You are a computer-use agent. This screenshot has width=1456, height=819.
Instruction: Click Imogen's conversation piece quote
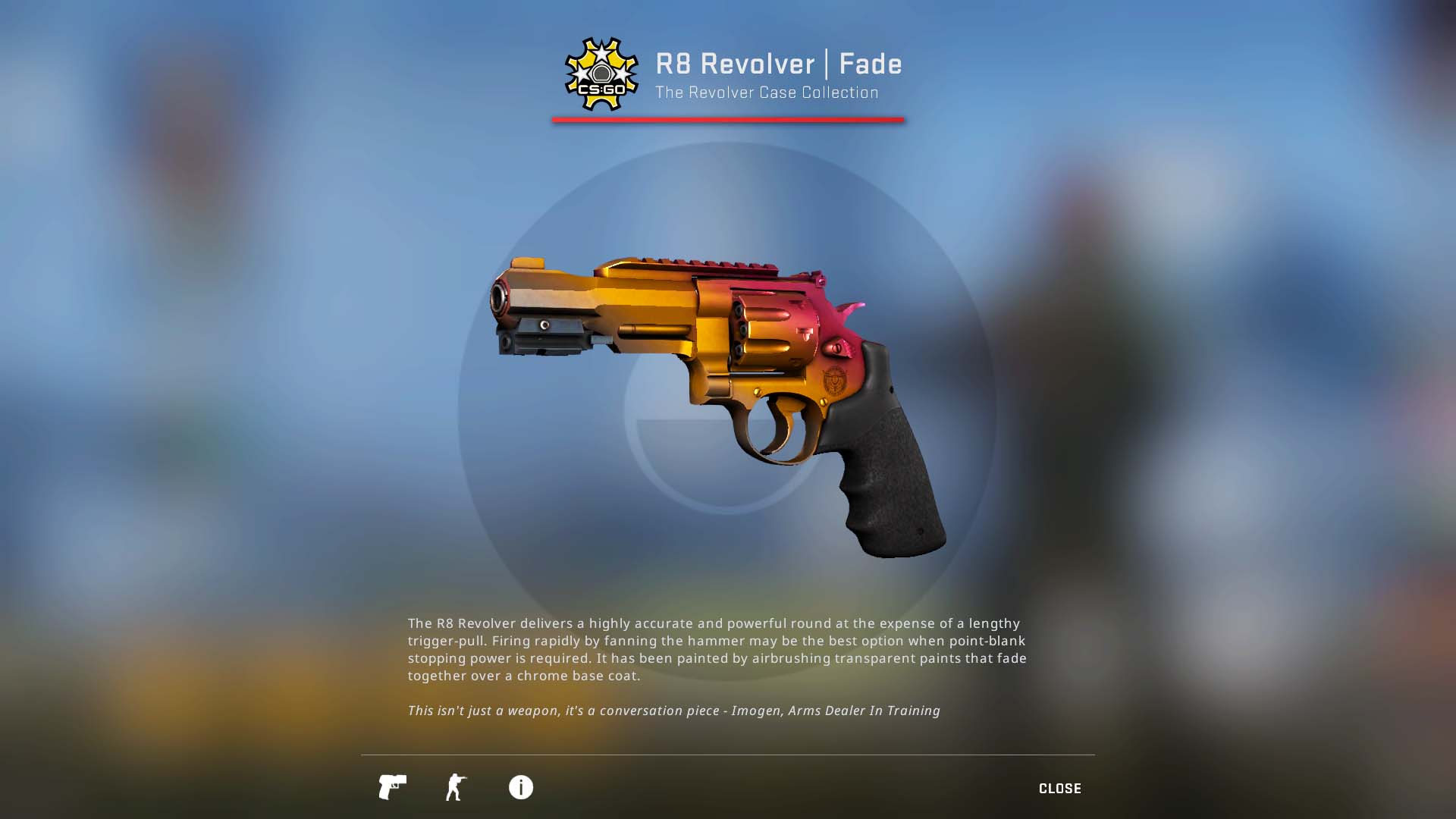pyautogui.click(x=673, y=711)
